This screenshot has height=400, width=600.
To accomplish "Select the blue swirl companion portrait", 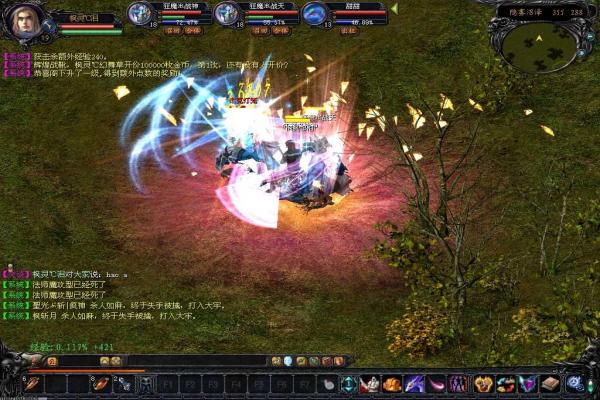I will pyautogui.click(x=315, y=14).
